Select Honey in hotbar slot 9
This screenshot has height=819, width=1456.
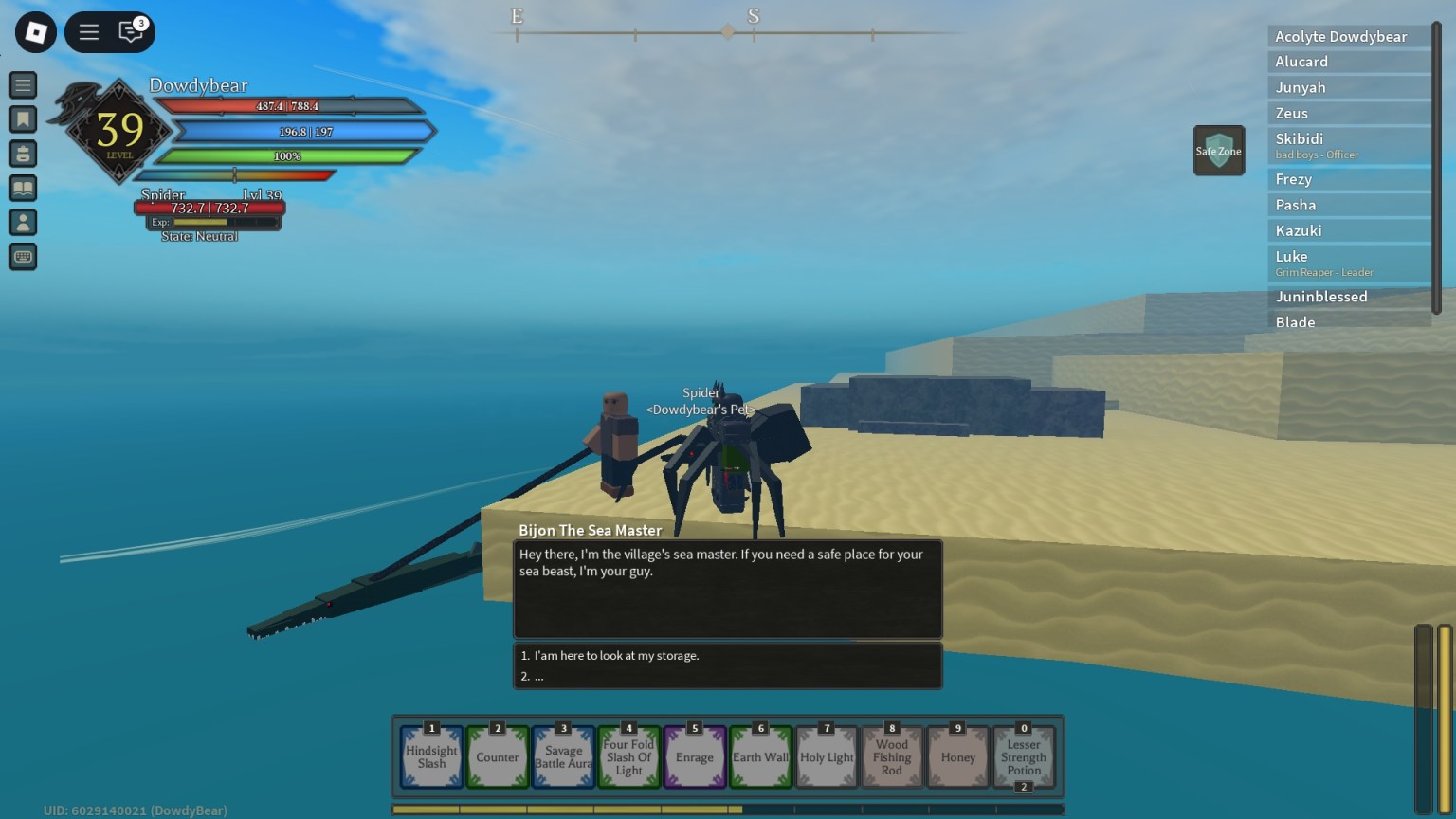point(956,756)
